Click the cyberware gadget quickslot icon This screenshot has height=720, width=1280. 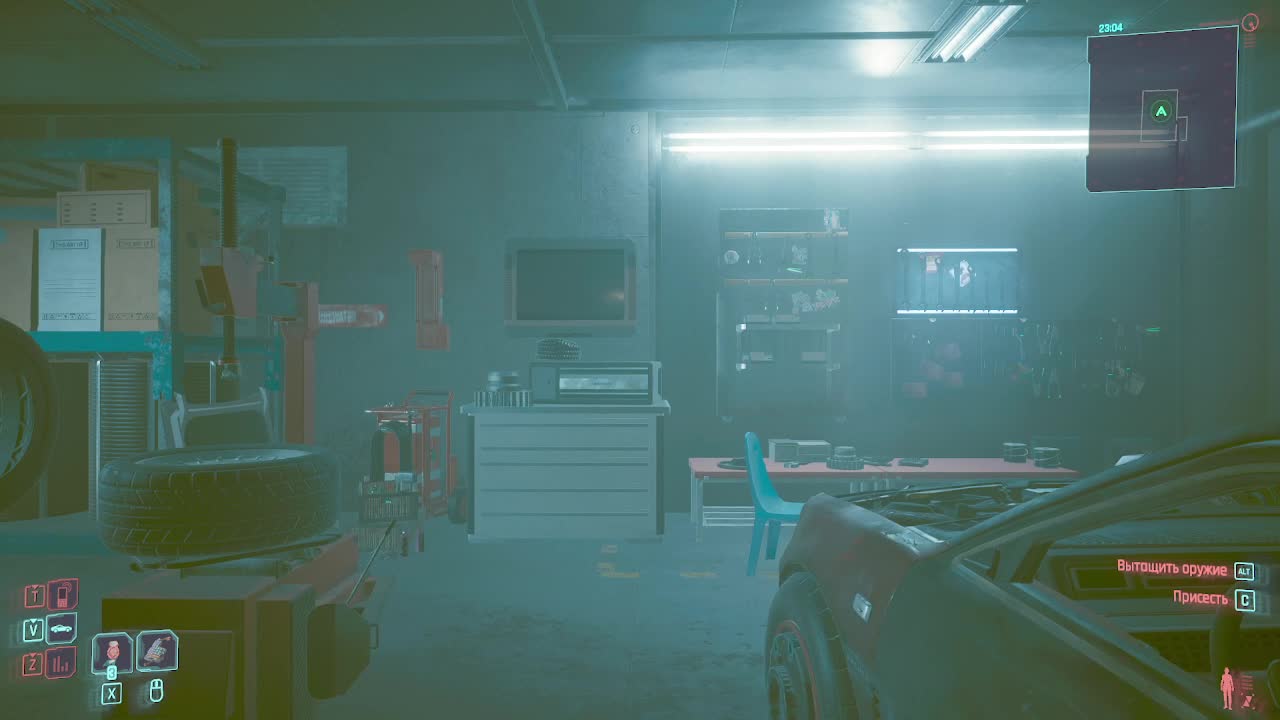coord(158,652)
